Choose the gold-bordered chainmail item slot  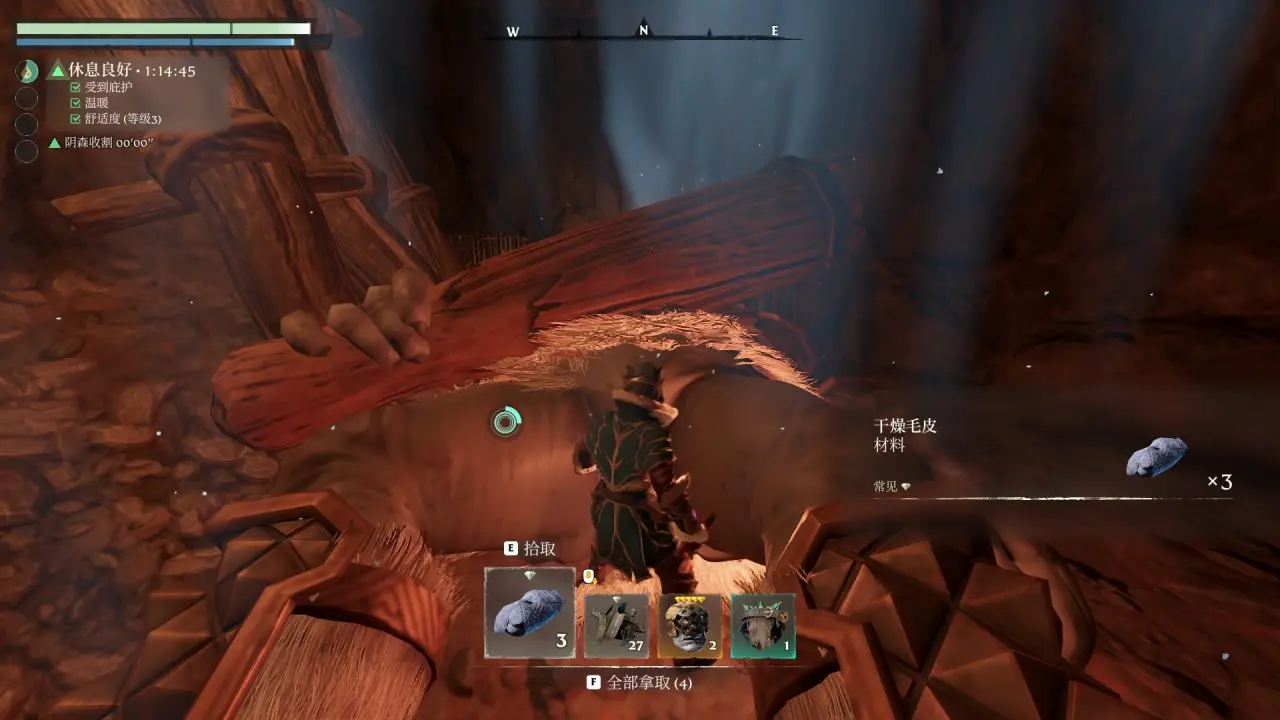pyautogui.click(x=690, y=625)
